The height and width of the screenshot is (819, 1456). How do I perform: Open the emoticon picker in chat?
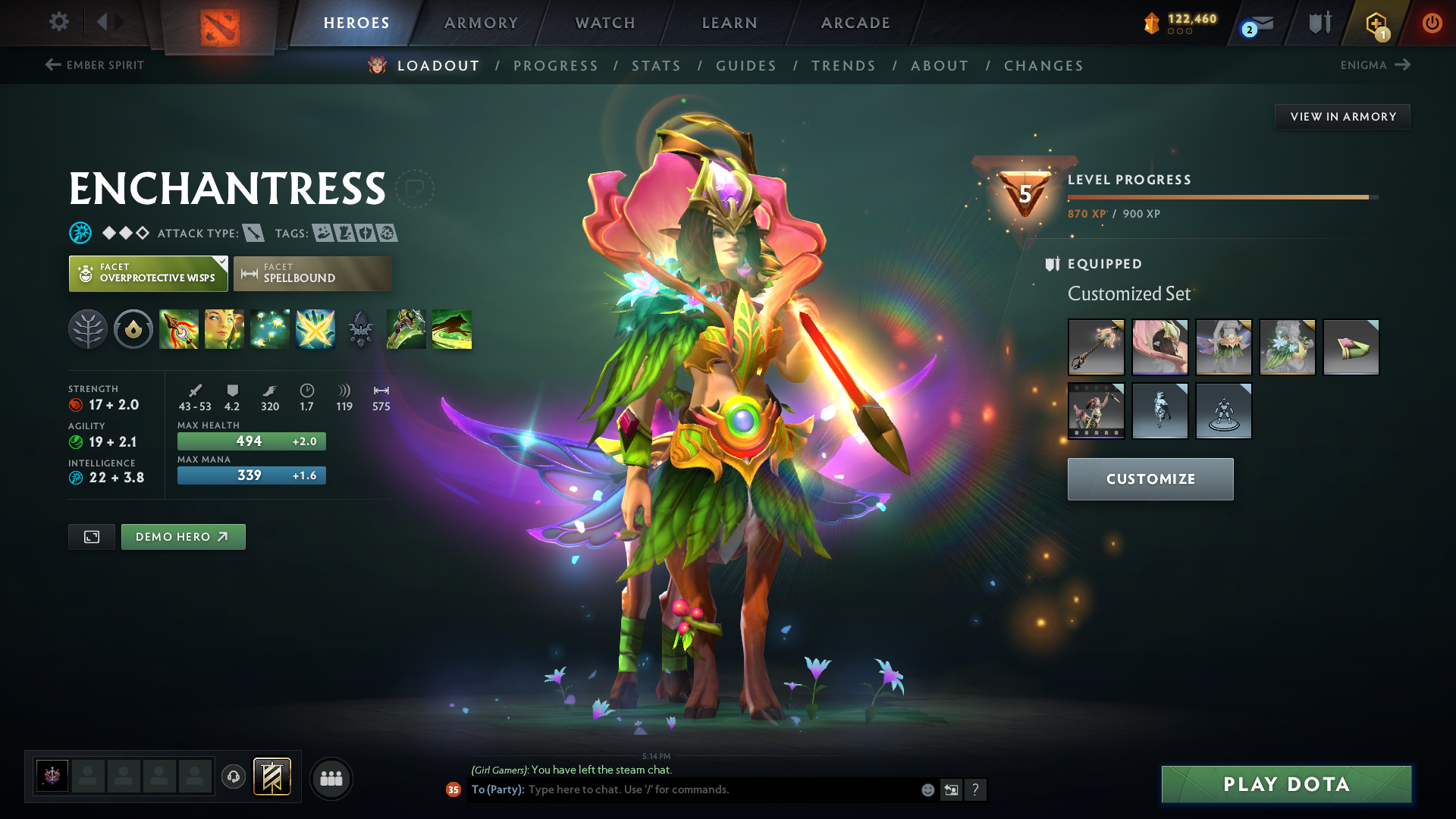(927, 789)
